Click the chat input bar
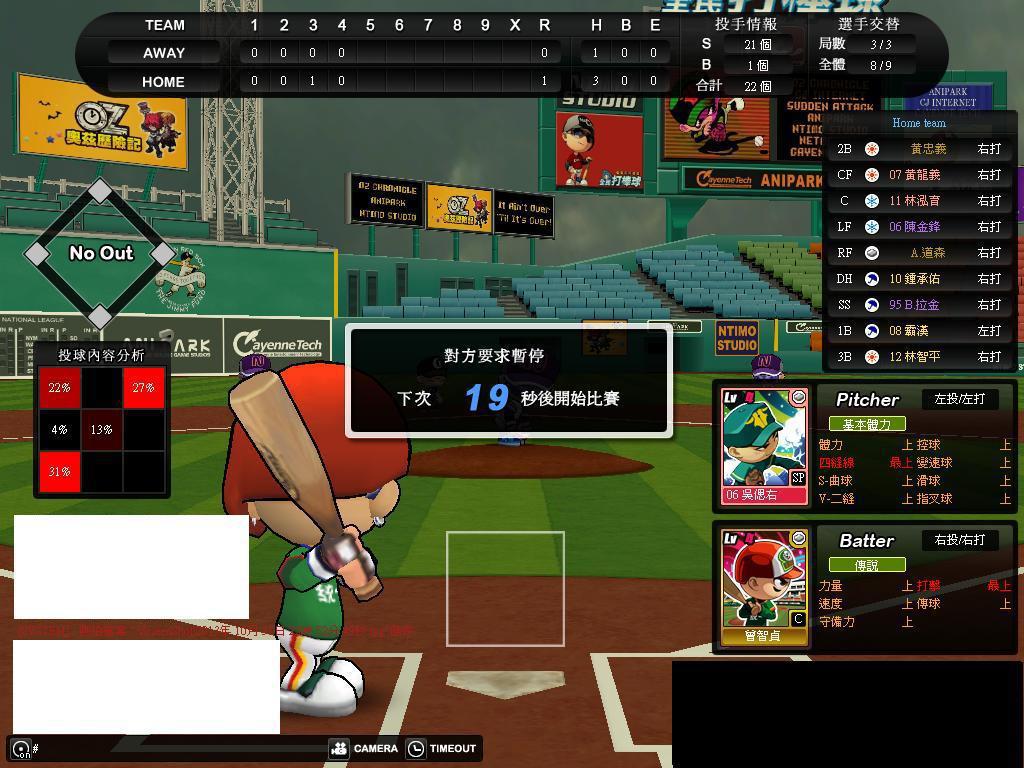 coord(170,748)
